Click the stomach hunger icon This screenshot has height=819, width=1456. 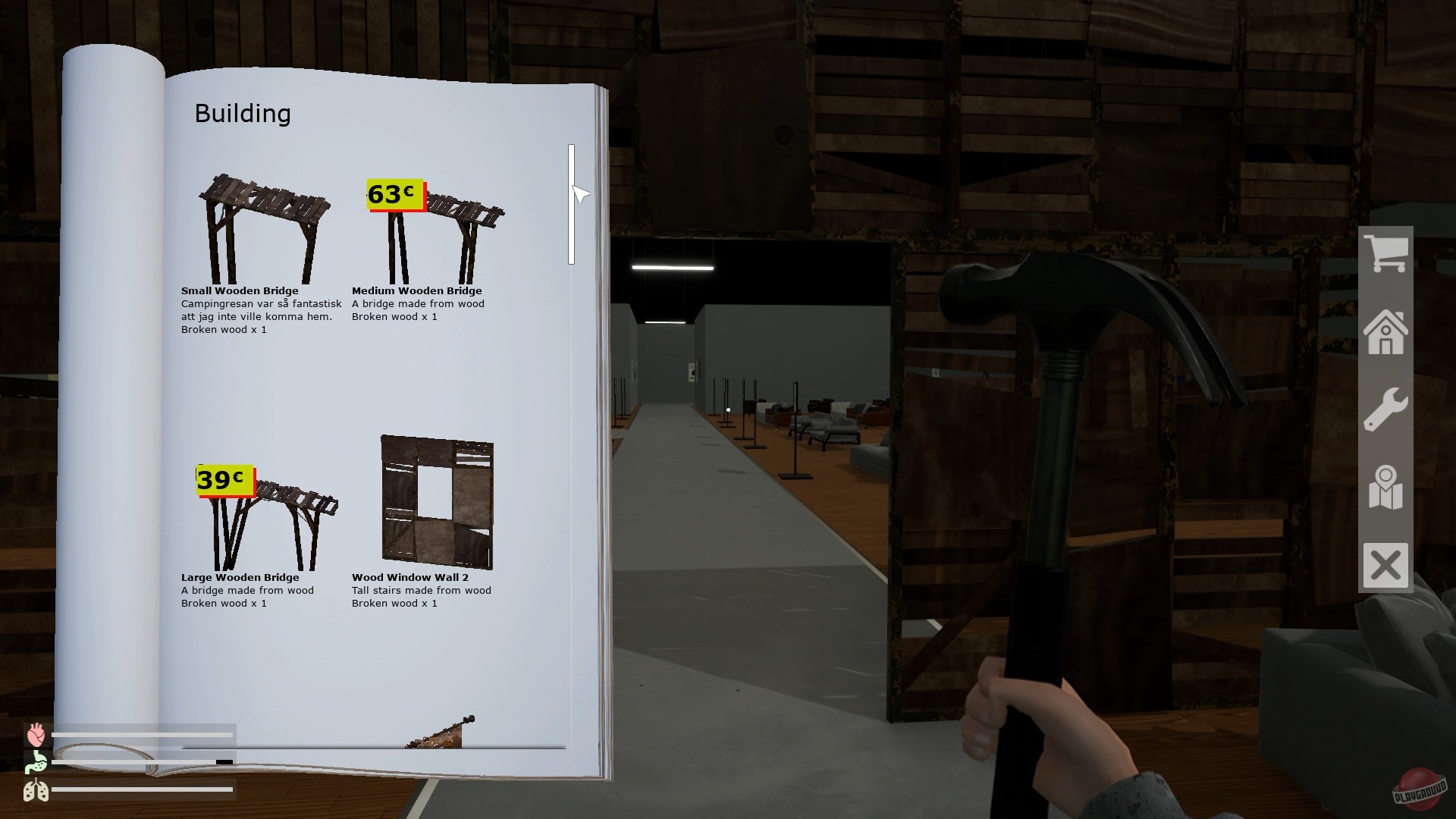(37, 763)
